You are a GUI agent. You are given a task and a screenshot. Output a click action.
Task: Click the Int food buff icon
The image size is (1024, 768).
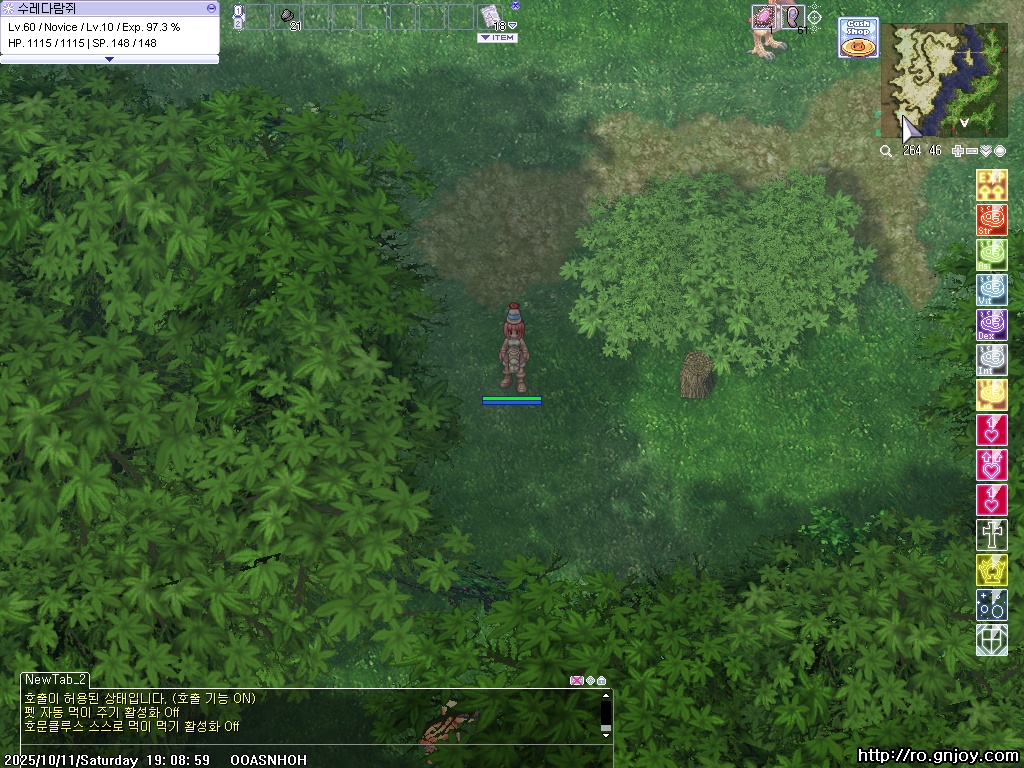tap(991, 360)
